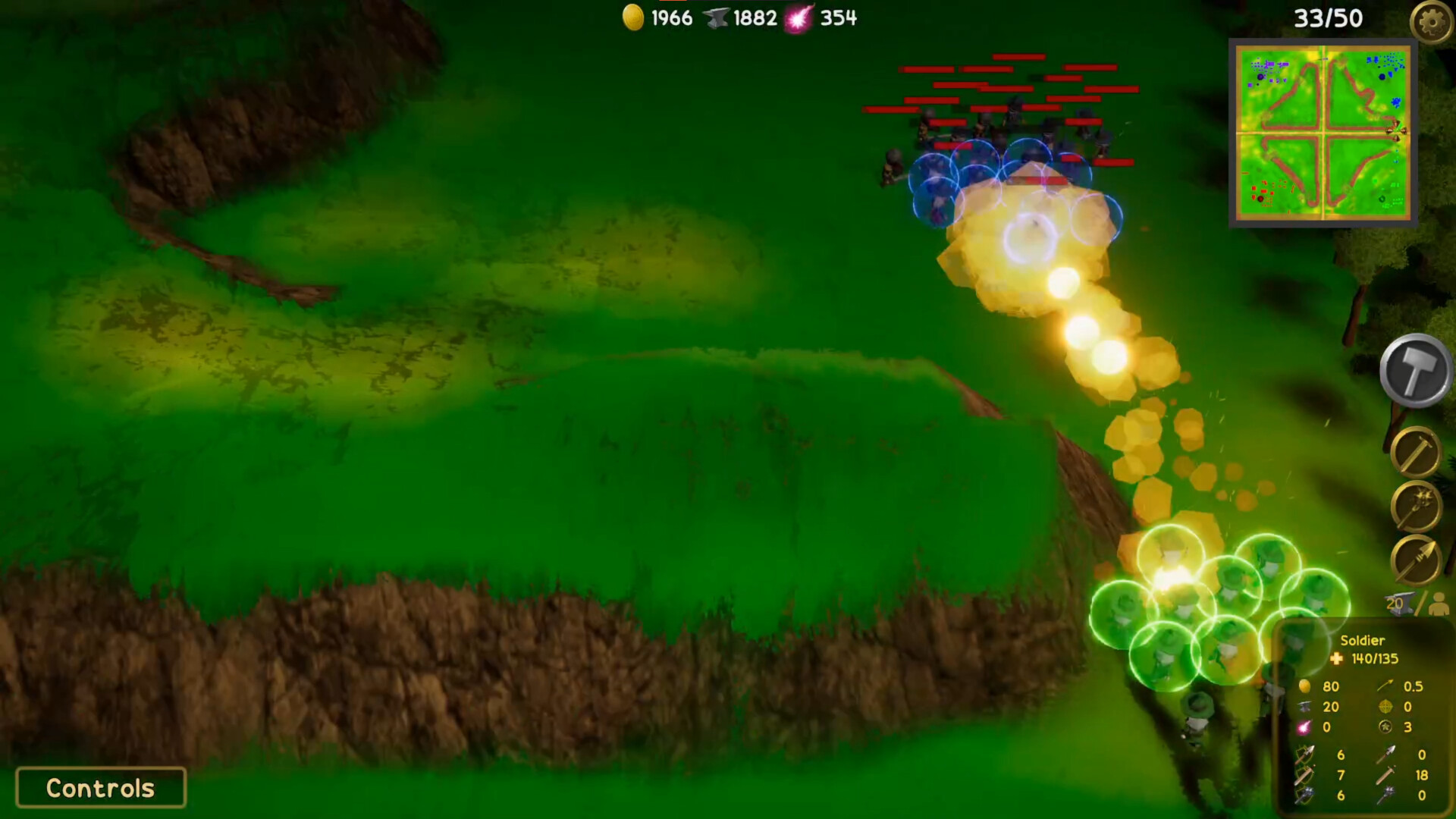
Task: Click the target accuracy icon showing 0
Action: tap(1385, 706)
